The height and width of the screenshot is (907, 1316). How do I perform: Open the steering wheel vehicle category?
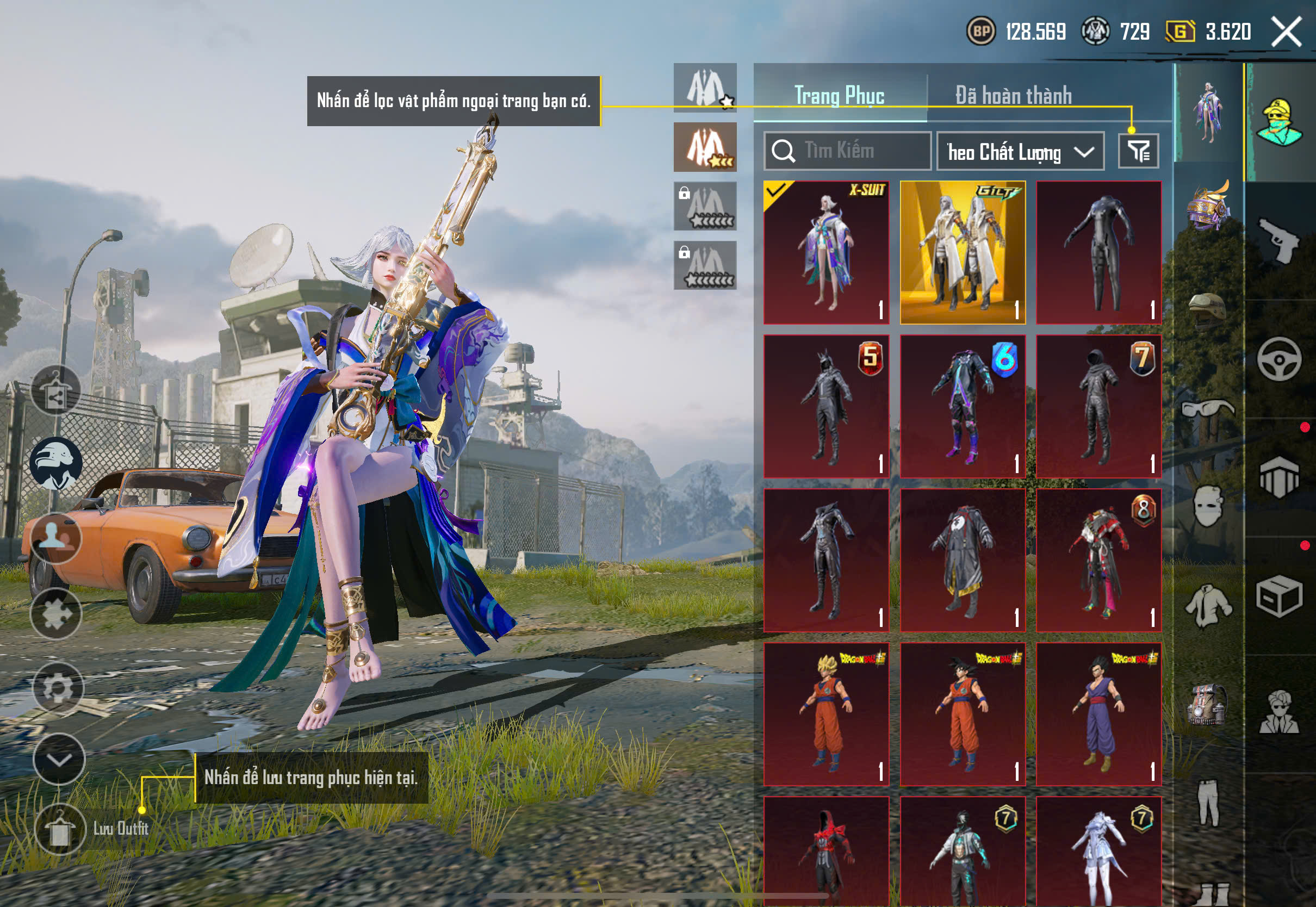[1278, 359]
